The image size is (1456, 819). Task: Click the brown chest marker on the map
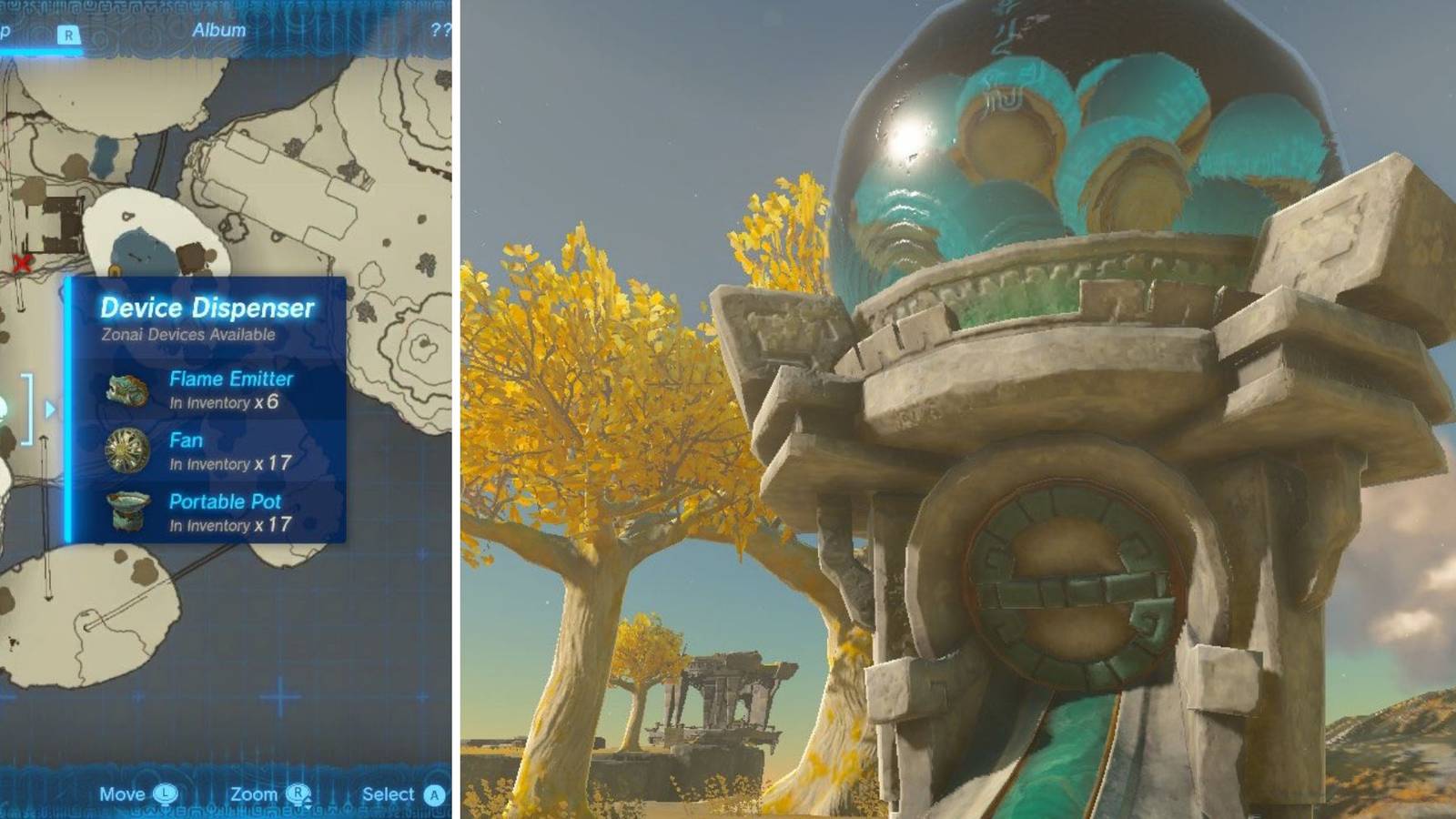point(191,258)
